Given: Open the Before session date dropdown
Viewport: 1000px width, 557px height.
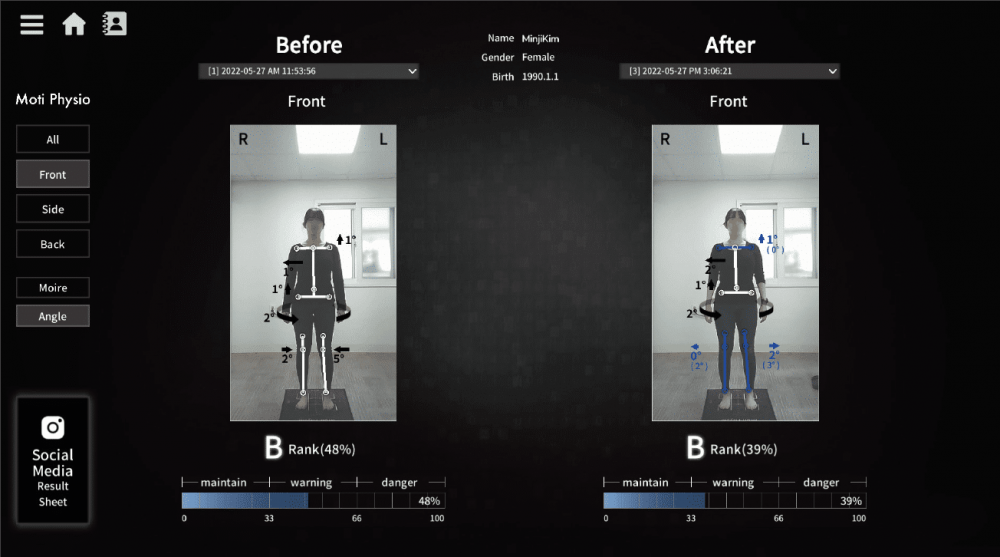Looking at the screenshot, I should [308, 71].
